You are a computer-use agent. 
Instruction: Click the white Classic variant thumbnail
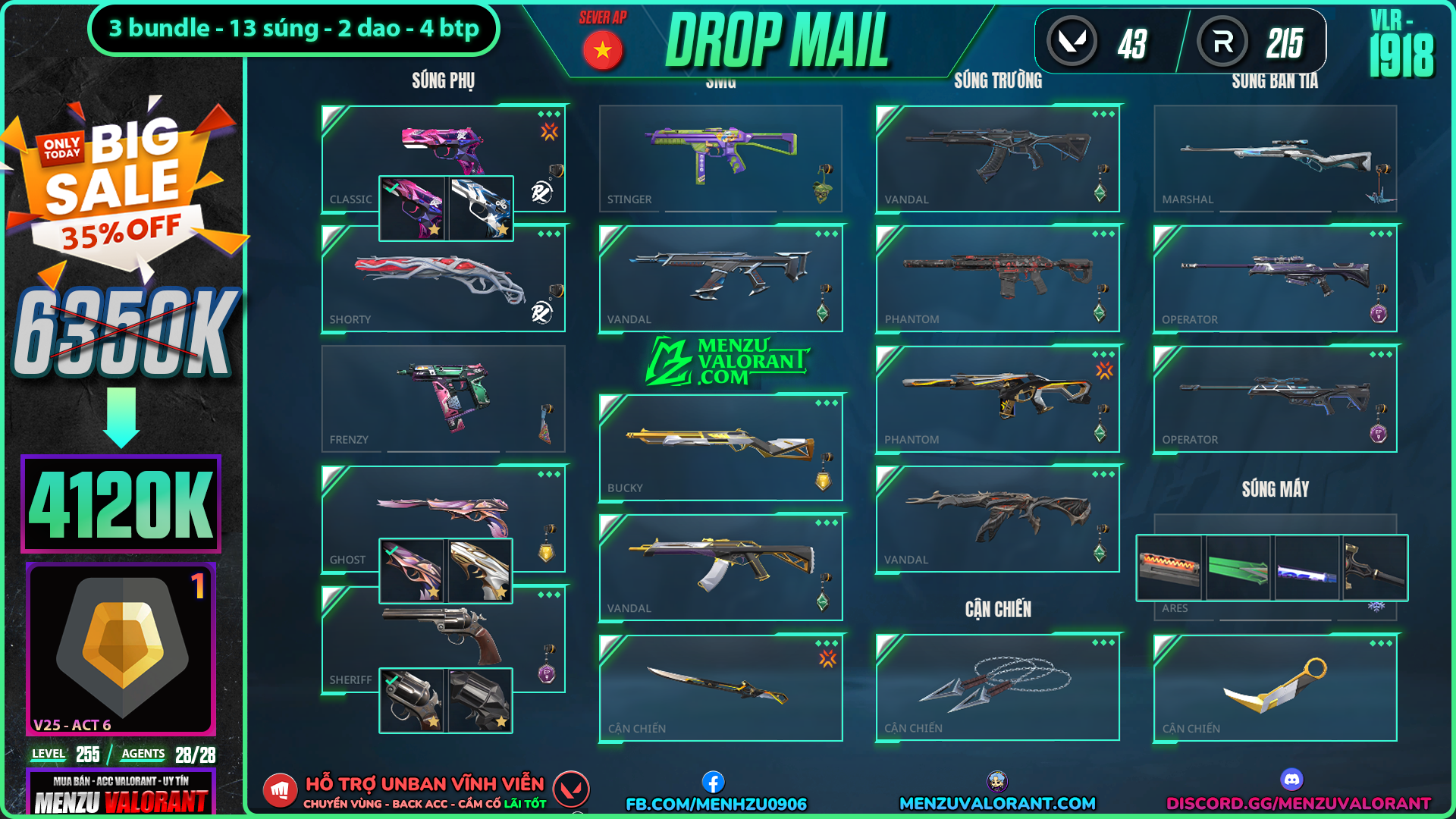[x=481, y=209]
